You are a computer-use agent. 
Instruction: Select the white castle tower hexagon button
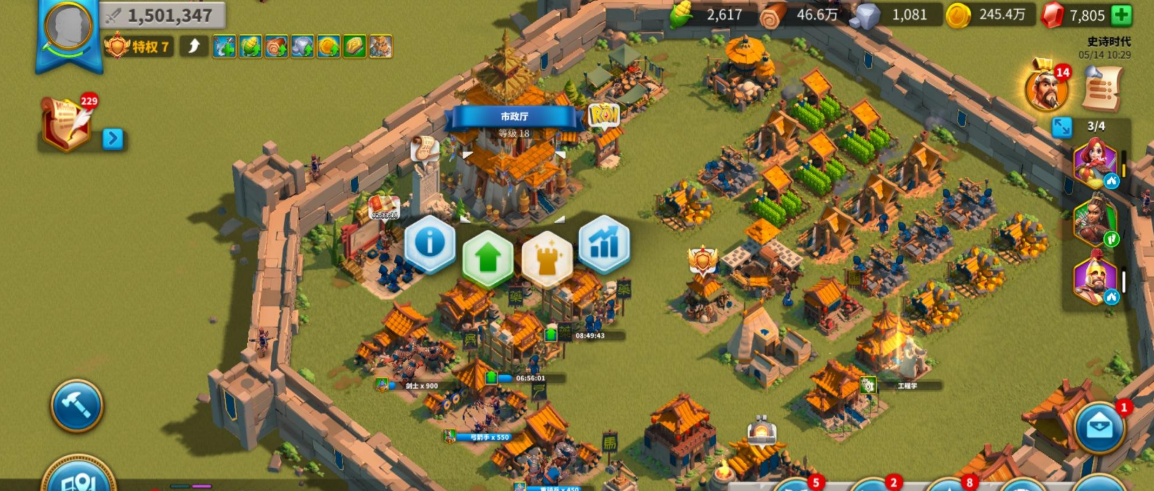point(546,258)
